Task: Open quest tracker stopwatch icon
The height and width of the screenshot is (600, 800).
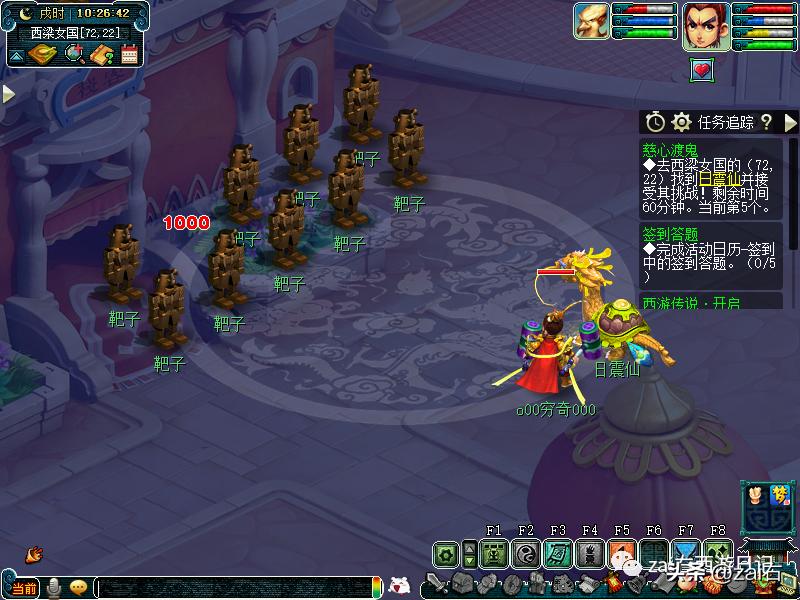Action: pos(655,122)
